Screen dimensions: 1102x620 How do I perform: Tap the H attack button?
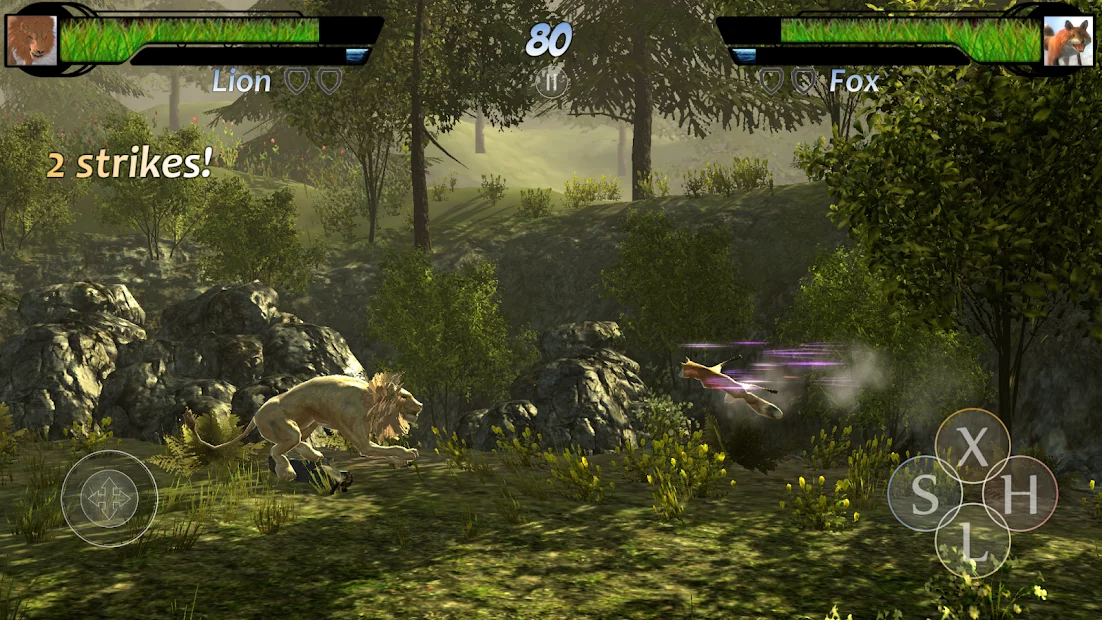tap(1020, 494)
